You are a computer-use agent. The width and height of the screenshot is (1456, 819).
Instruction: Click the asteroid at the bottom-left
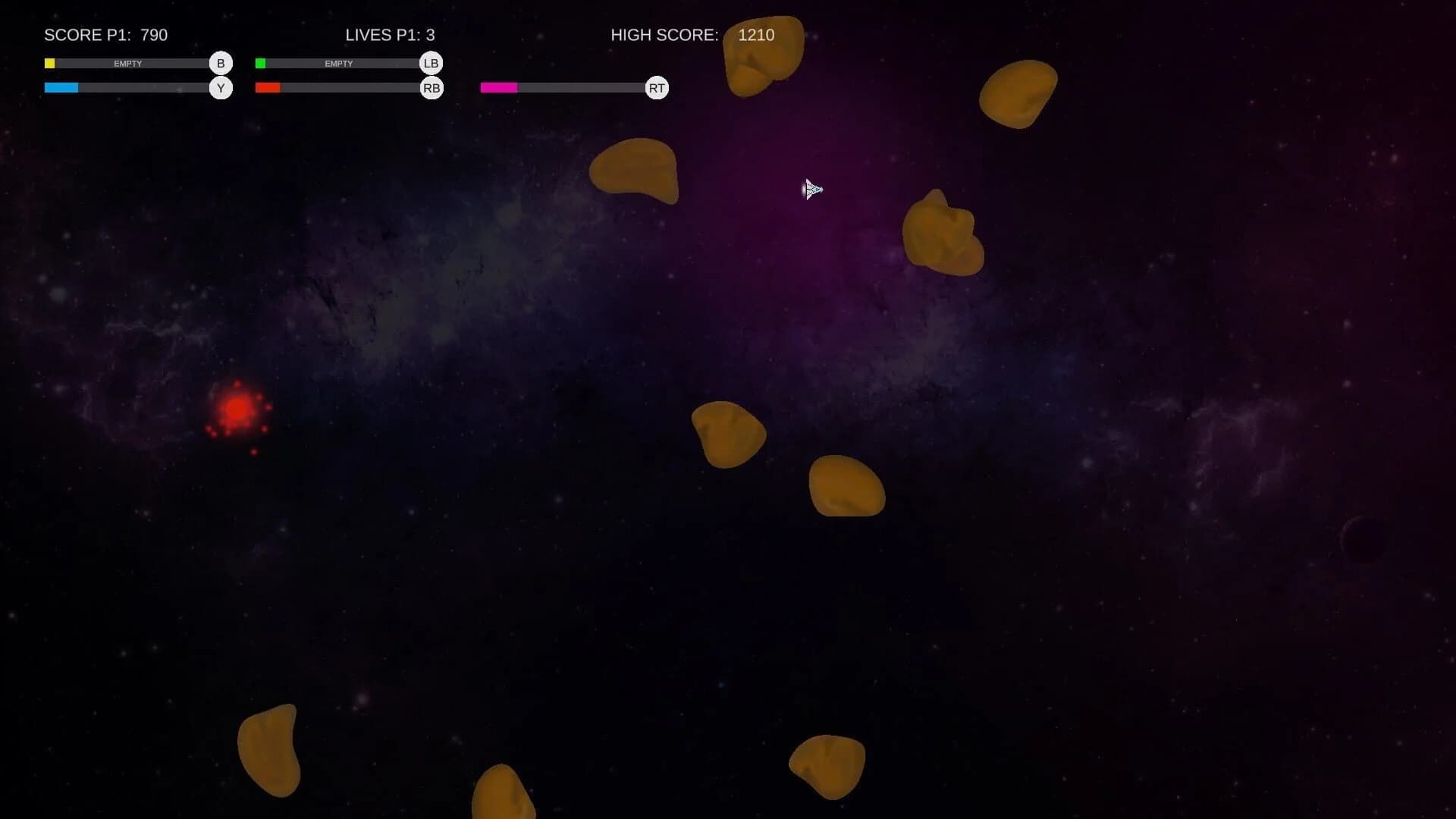pos(270,751)
